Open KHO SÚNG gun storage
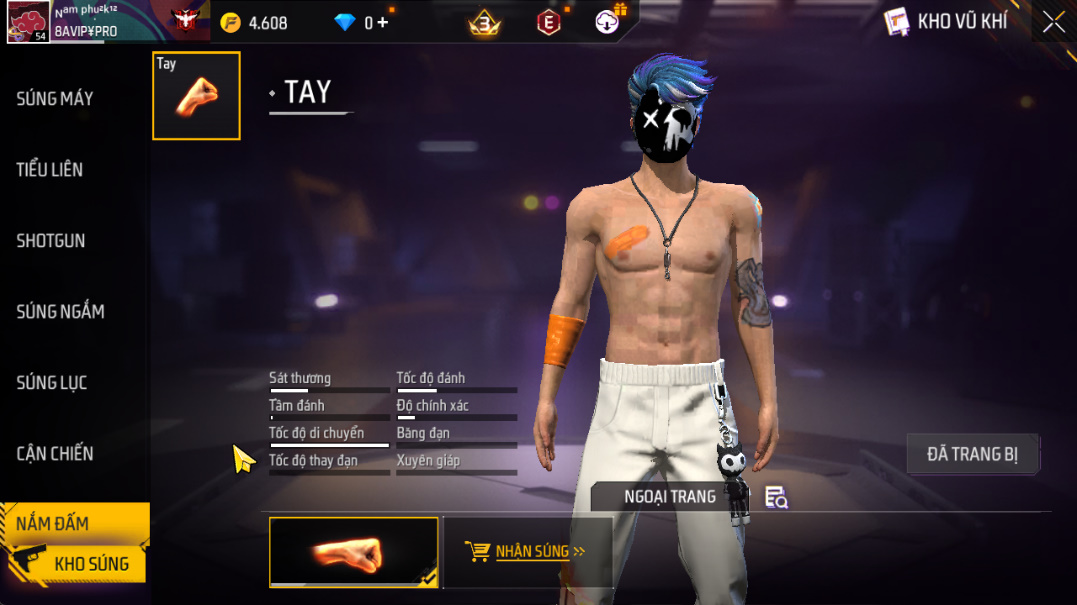 pyautogui.click(x=90, y=564)
